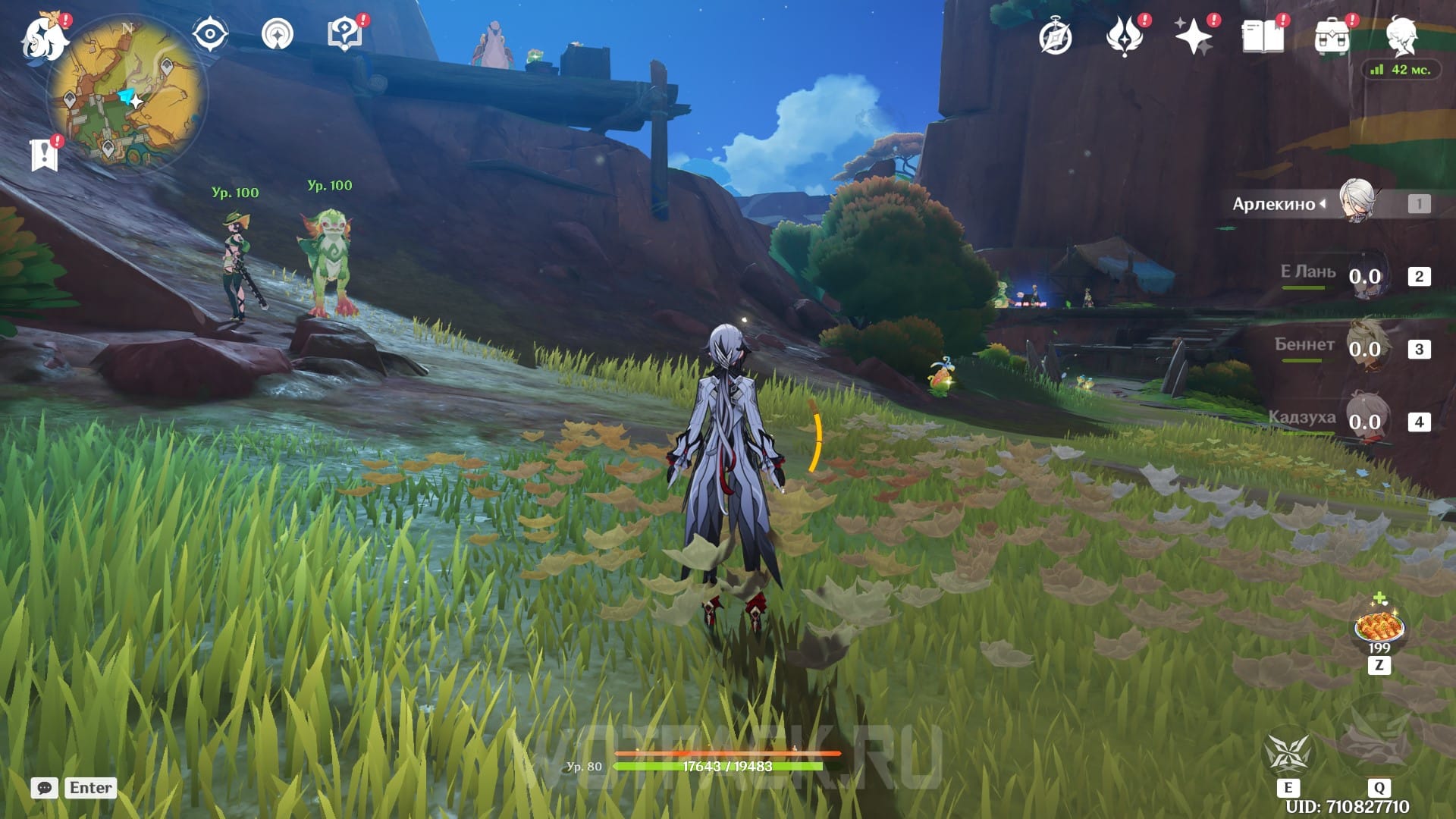This screenshot has width=1456, height=819.
Task: Open the co-op signal icon
Action: tap(278, 34)
